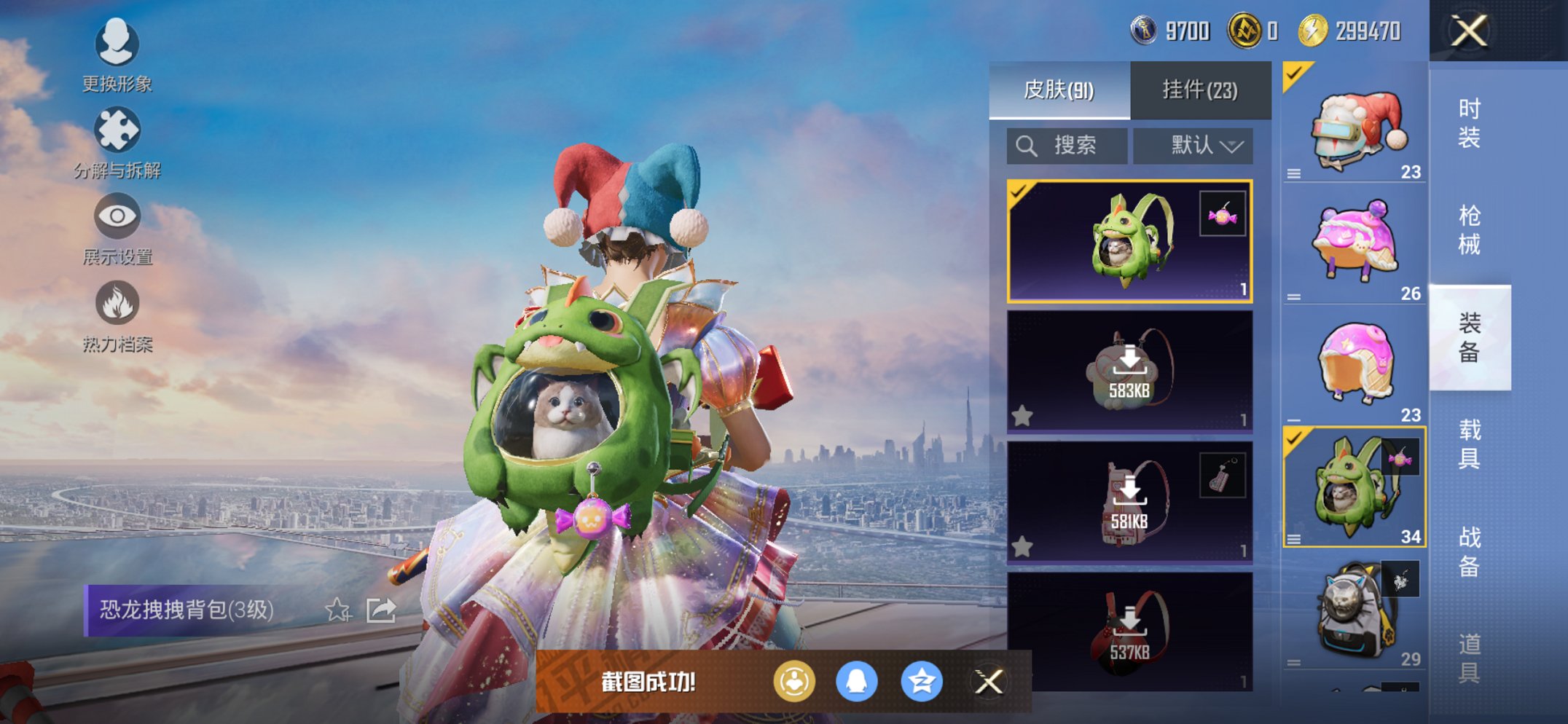This screenshot has width=1568, height=724.
Task: Select the gray cat backpack slot
Action: [1354, 613]
